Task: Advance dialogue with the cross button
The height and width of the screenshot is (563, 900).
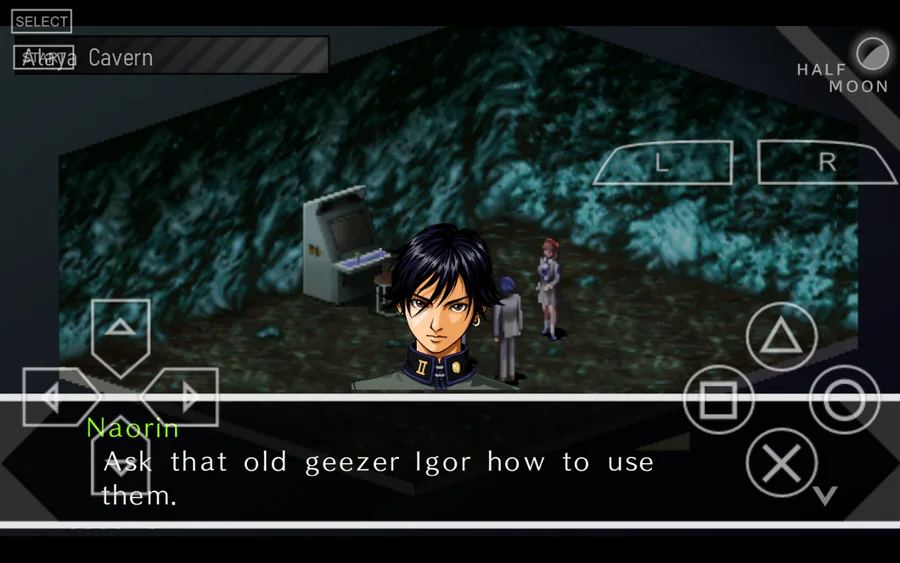Action: tap(781, 463)
